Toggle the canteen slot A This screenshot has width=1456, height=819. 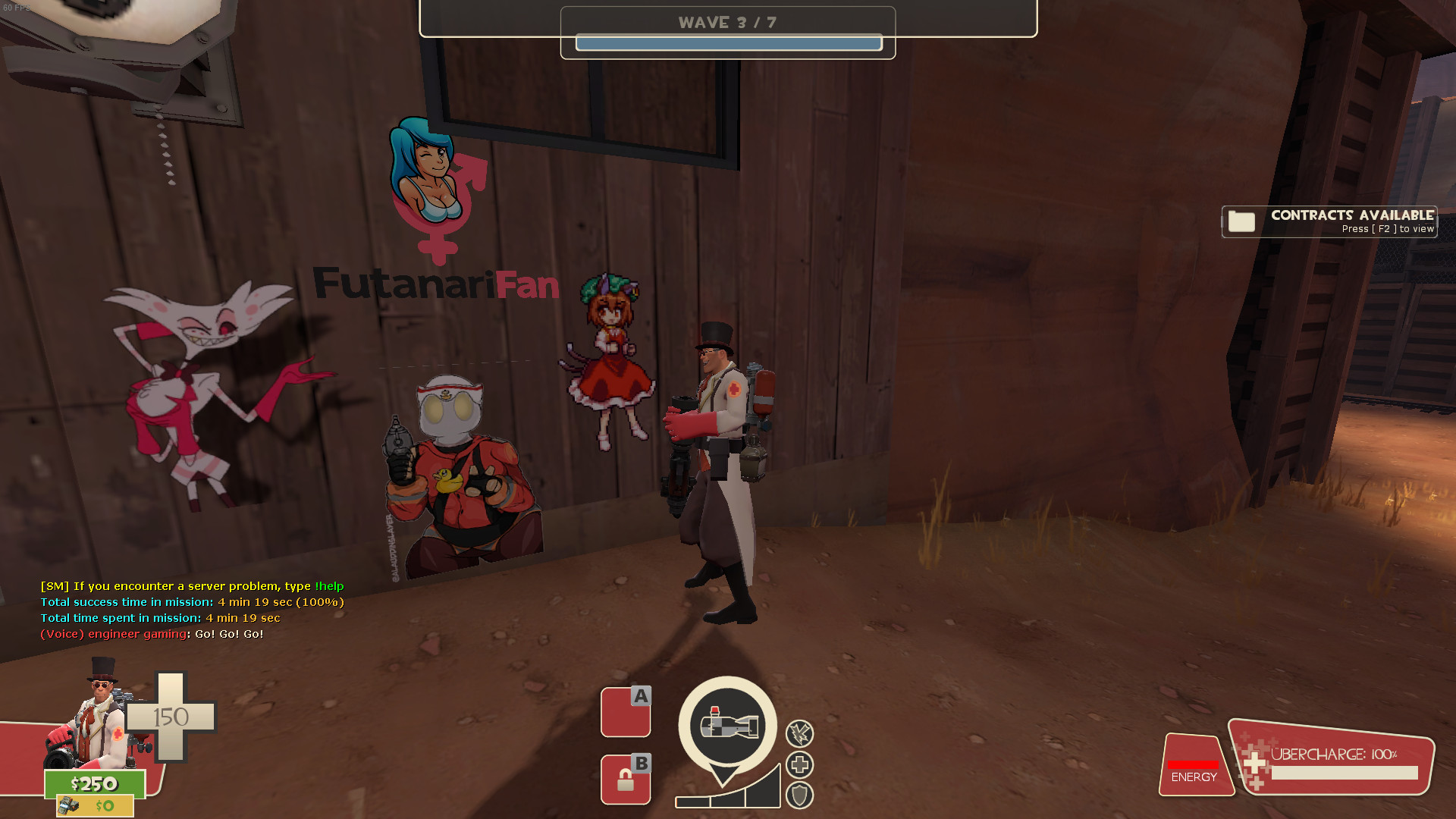[626, 711]
